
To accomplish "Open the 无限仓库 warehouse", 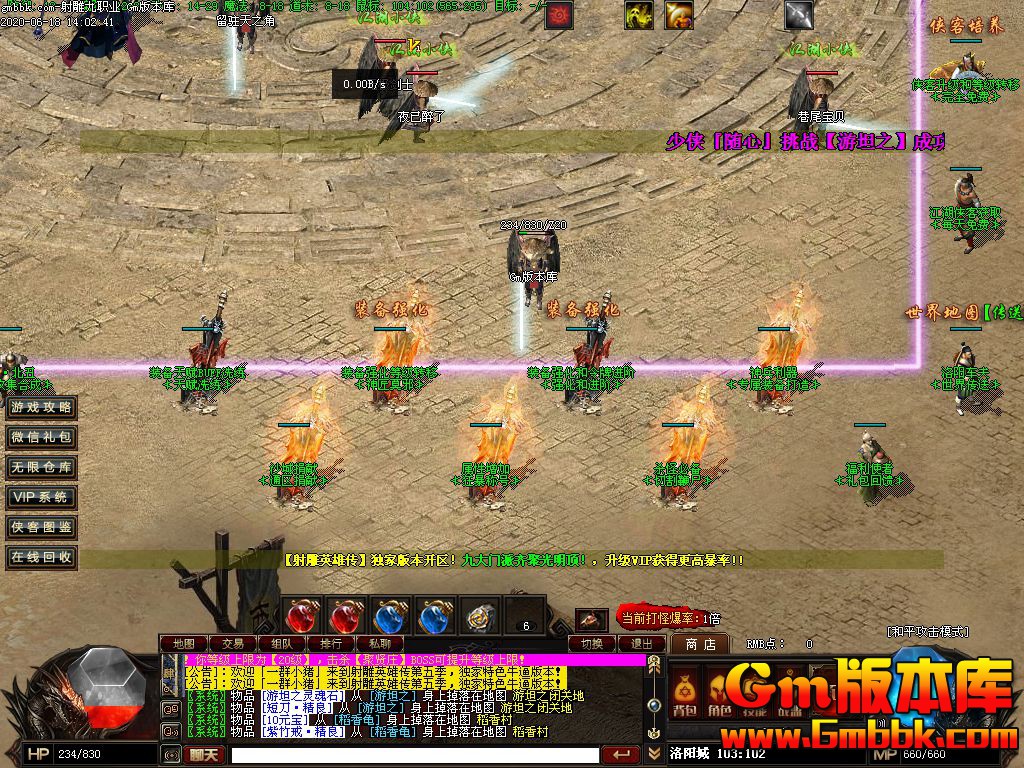I will coord(41,467).
